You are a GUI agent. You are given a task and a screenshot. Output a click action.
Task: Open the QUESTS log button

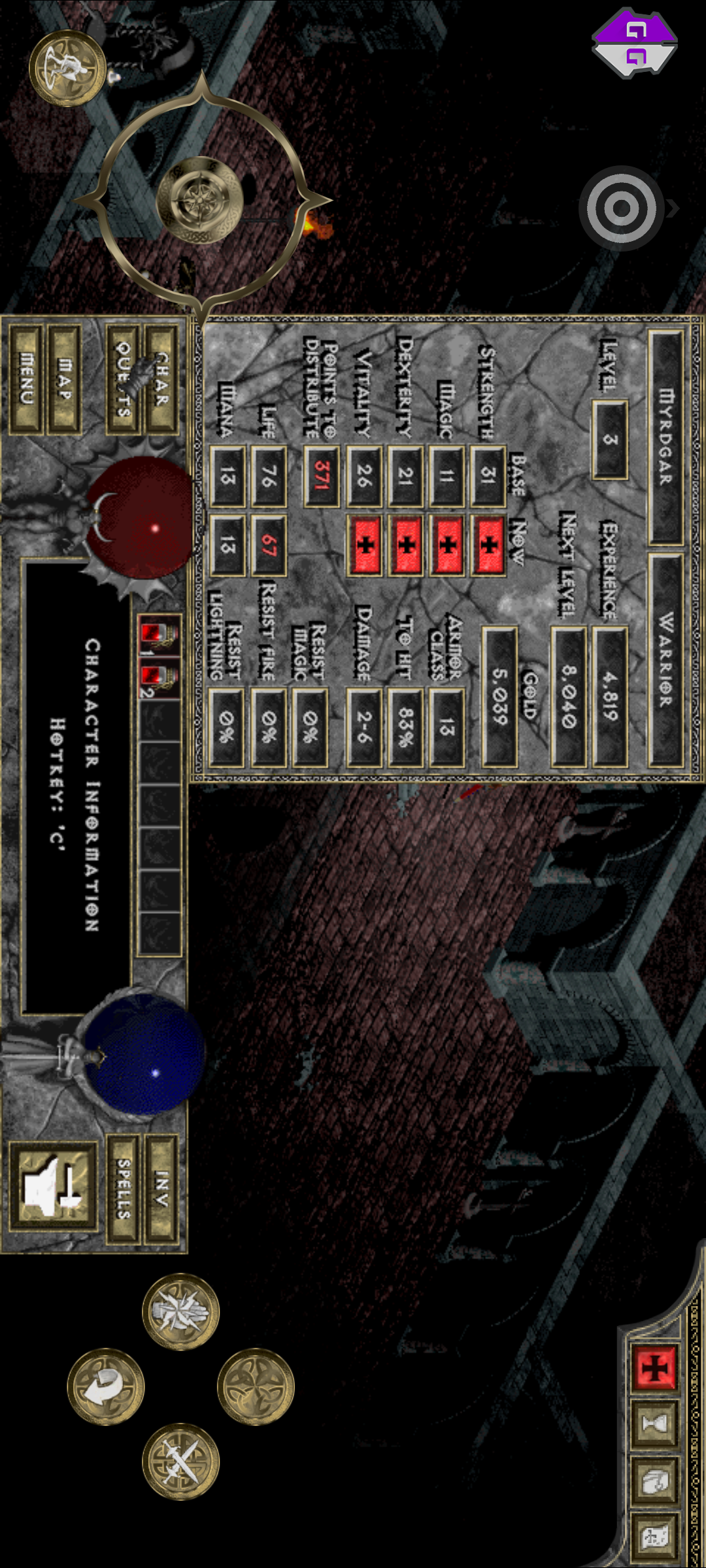click(x=122, y=380)
